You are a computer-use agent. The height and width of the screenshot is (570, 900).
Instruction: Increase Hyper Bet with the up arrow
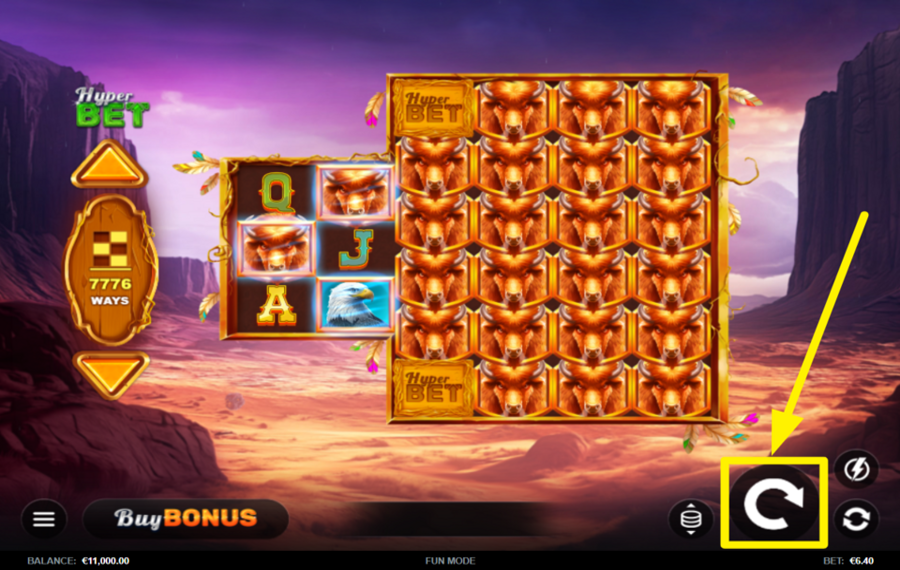[x=109, y=166]
